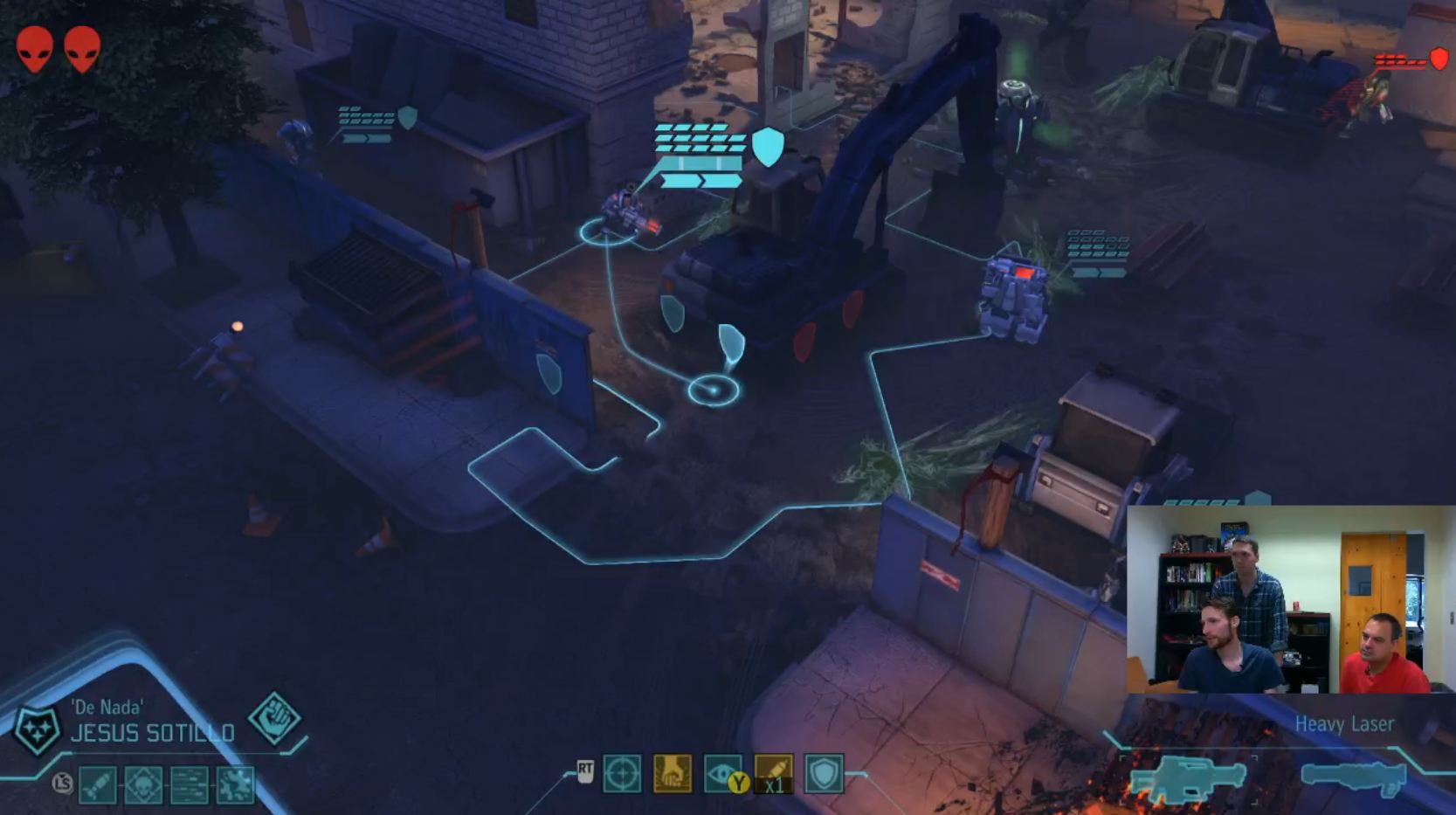
Task: Click the fist diamond icon beside soldier name
Action: tap(274, 718)
